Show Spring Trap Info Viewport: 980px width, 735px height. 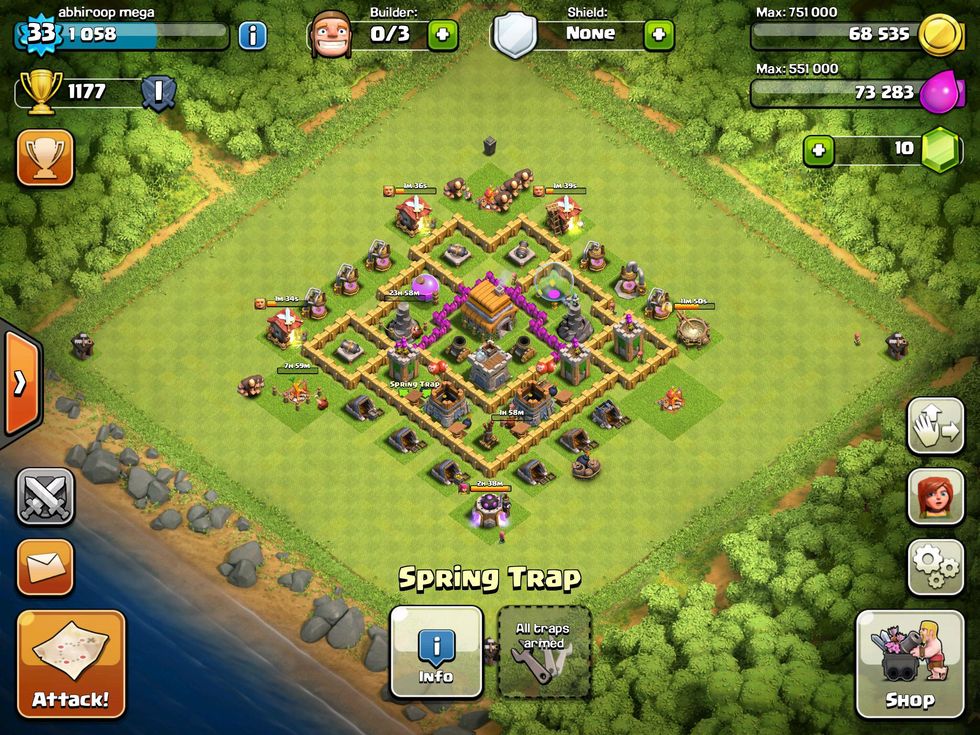click(x=436, y=651)
